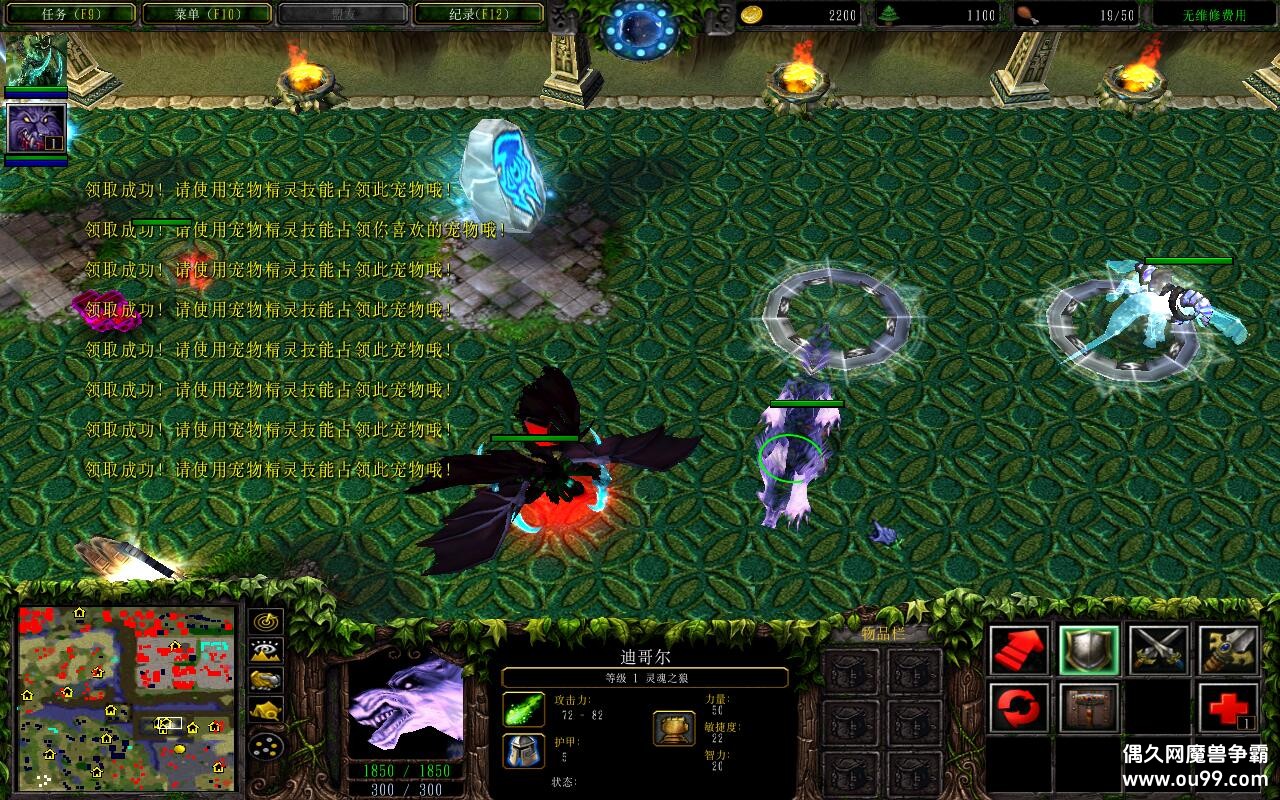Toggle the minimap terrain display button
The height and width of the screenshot is (800, 1280).
[266, 651]
